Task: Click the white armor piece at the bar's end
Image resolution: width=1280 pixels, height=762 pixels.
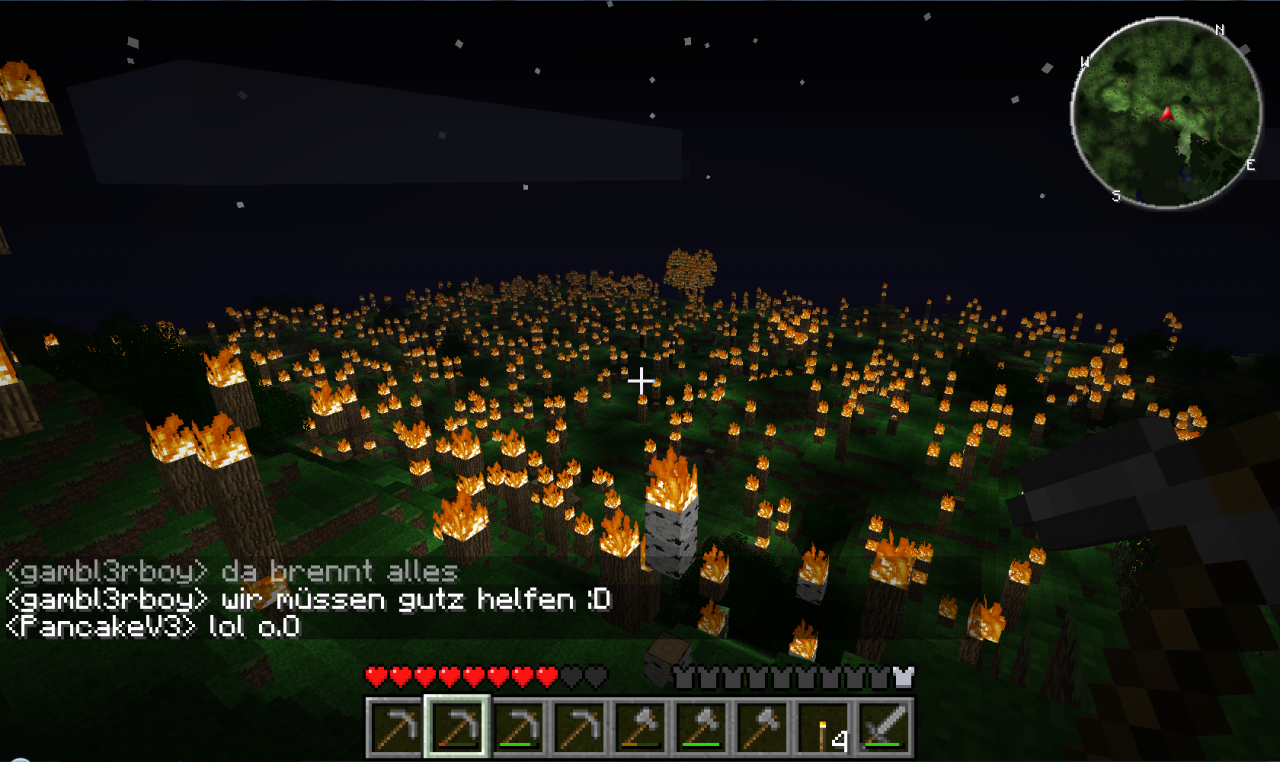Action: (x=903, y=678)
